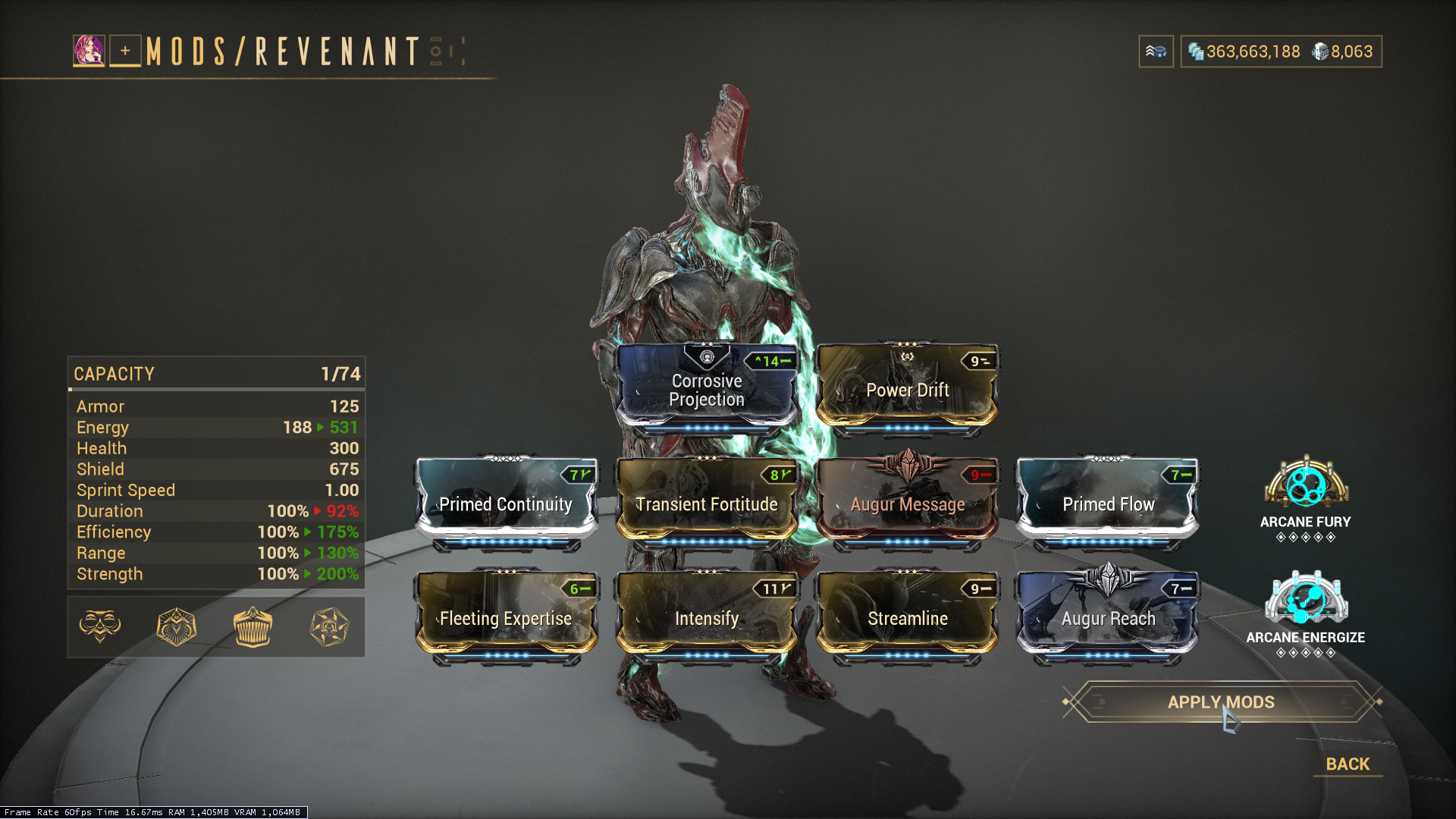Select the masked face ability icon
Screen dimensions: 1456x819
[x=100, y=626]
